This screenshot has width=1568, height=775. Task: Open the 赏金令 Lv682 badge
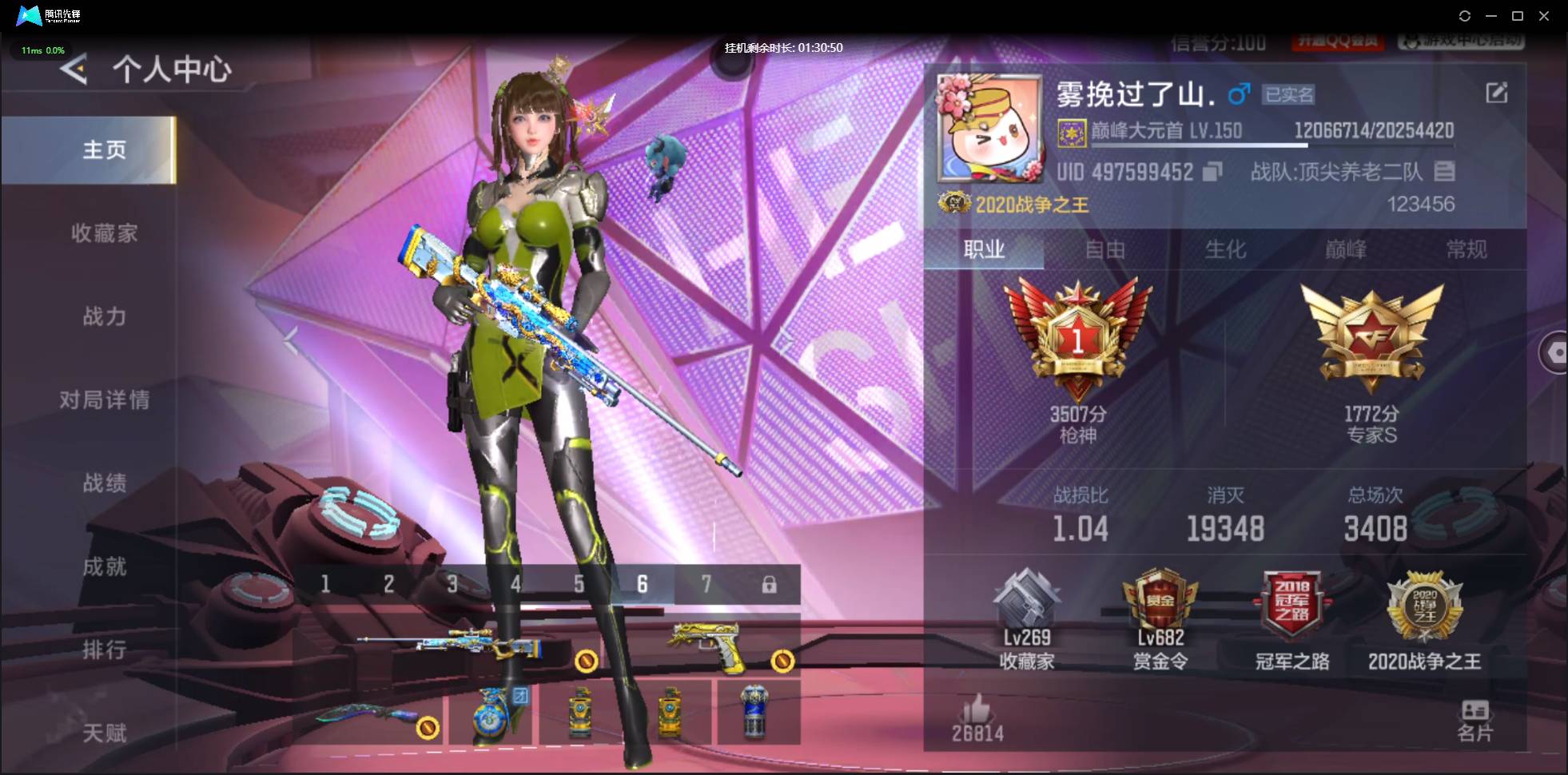click(x=1160, y=615)
